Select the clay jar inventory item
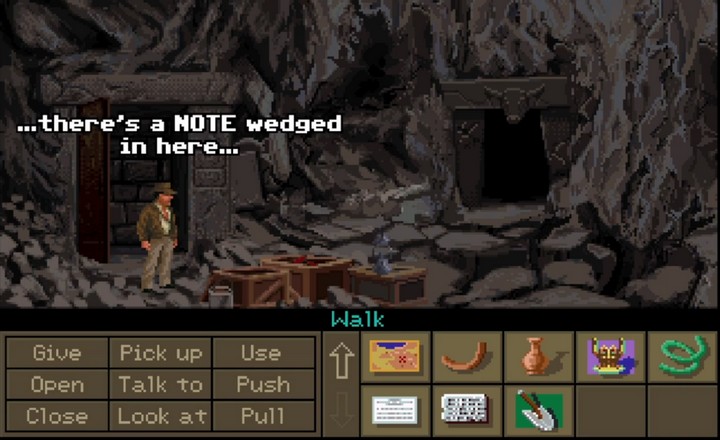 click(538, 357)
